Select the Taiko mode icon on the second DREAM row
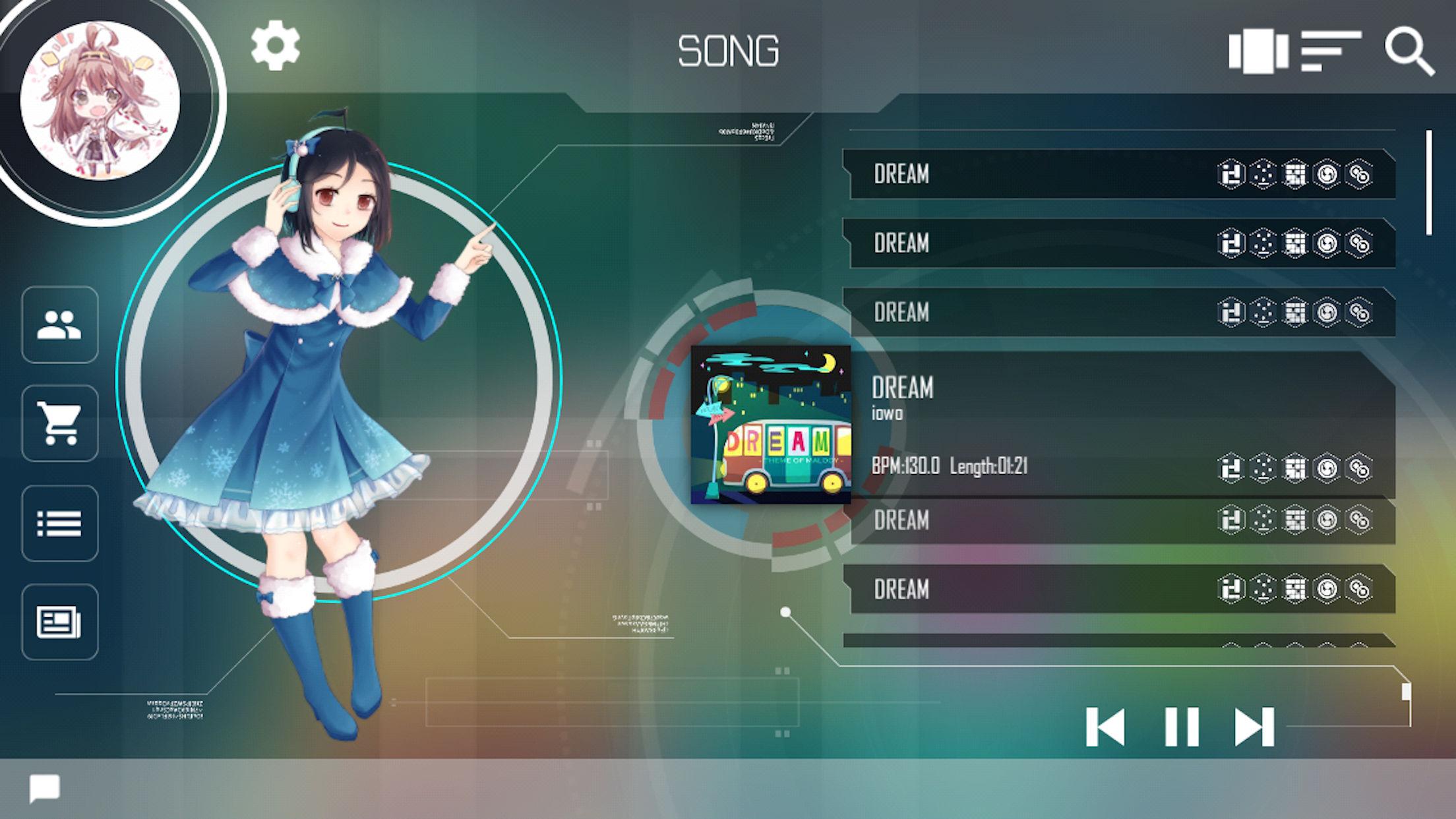This screenshot has height=819, width=1456. point(1327,243)
